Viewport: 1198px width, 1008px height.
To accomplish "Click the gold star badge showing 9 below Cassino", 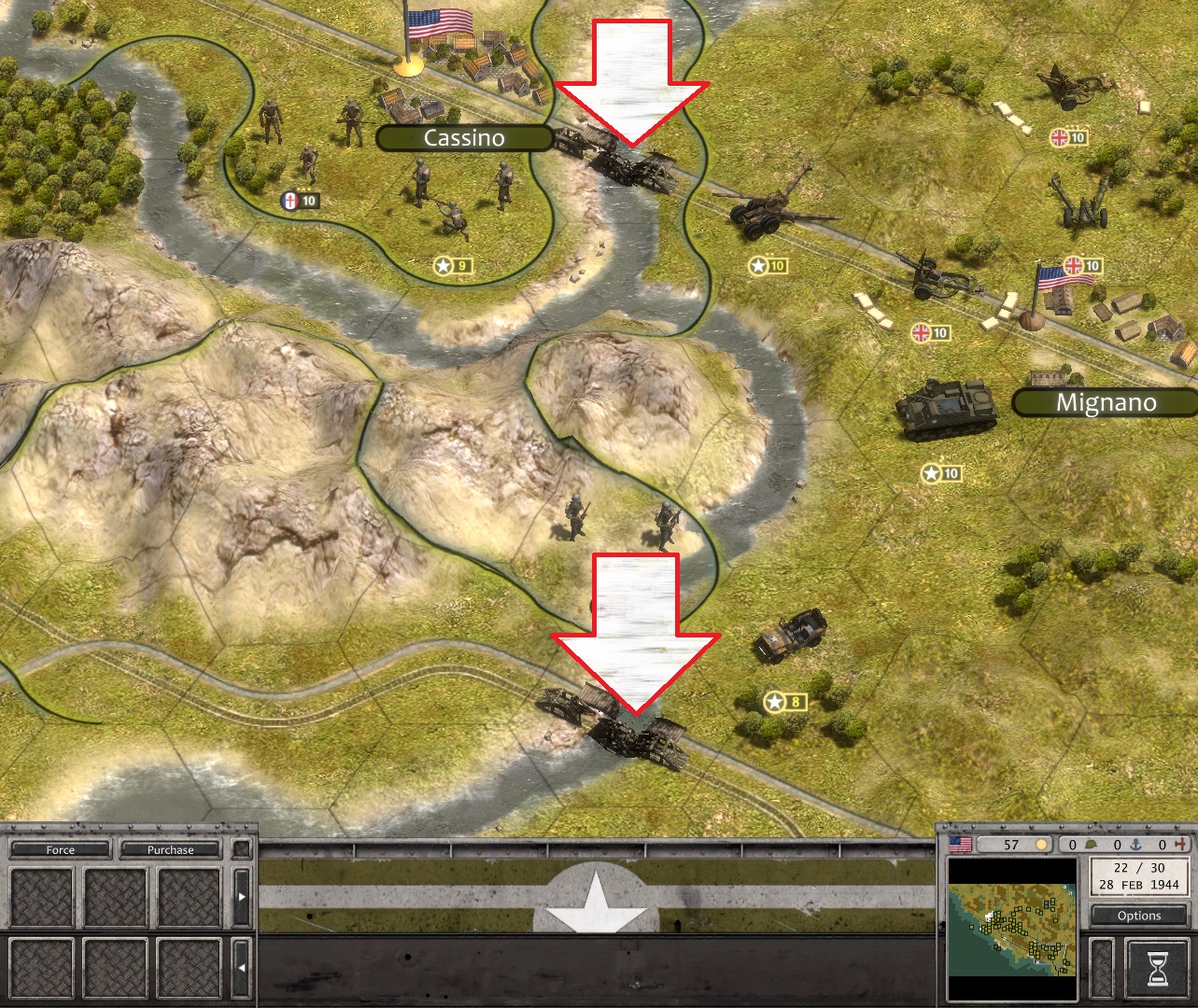I will coord(452,264).
